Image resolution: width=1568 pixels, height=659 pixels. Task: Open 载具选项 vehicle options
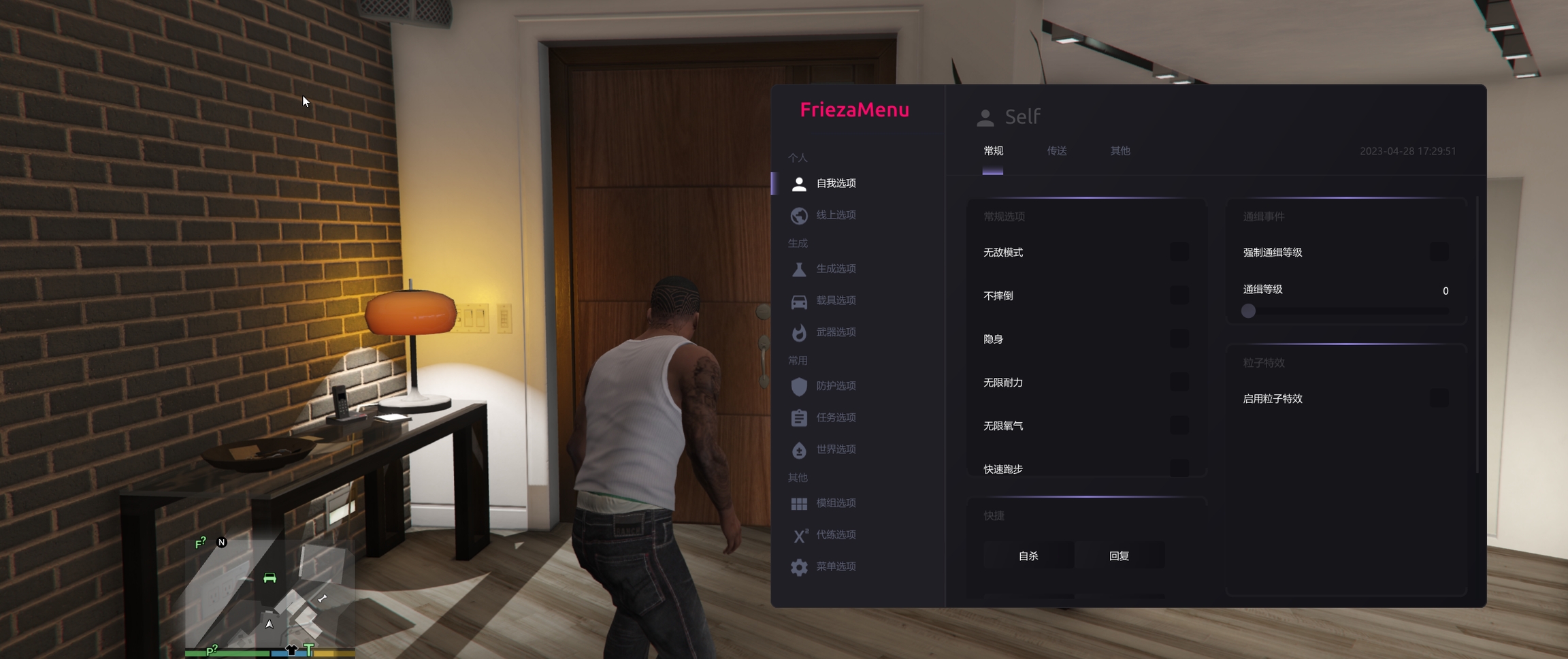tap(835, 300)
